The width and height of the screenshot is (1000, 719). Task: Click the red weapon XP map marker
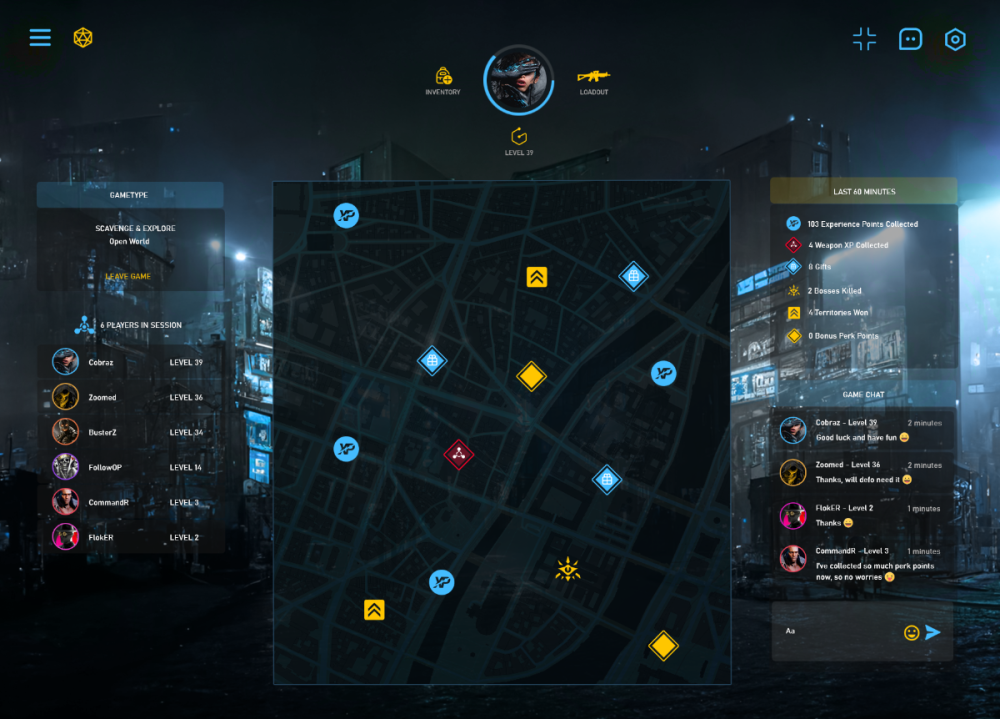pyautogui.click(x=458, y=454)
